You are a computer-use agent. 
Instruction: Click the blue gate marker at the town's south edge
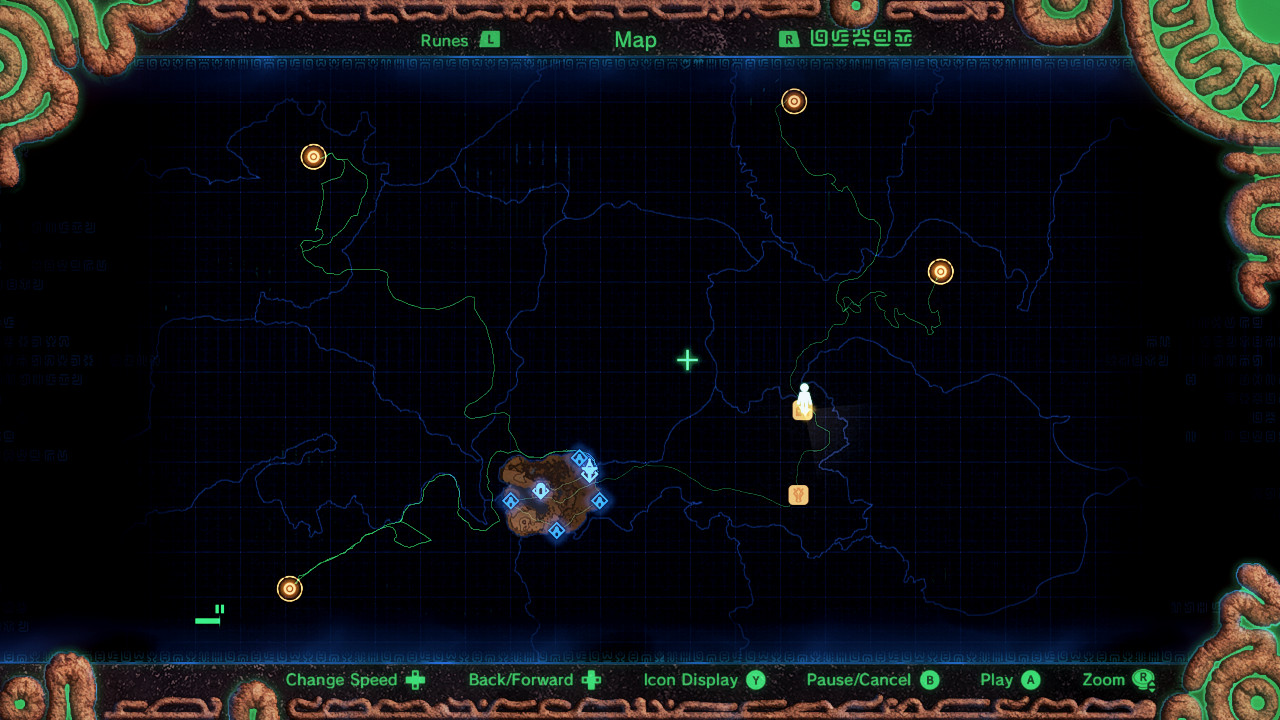pos(556,530)
